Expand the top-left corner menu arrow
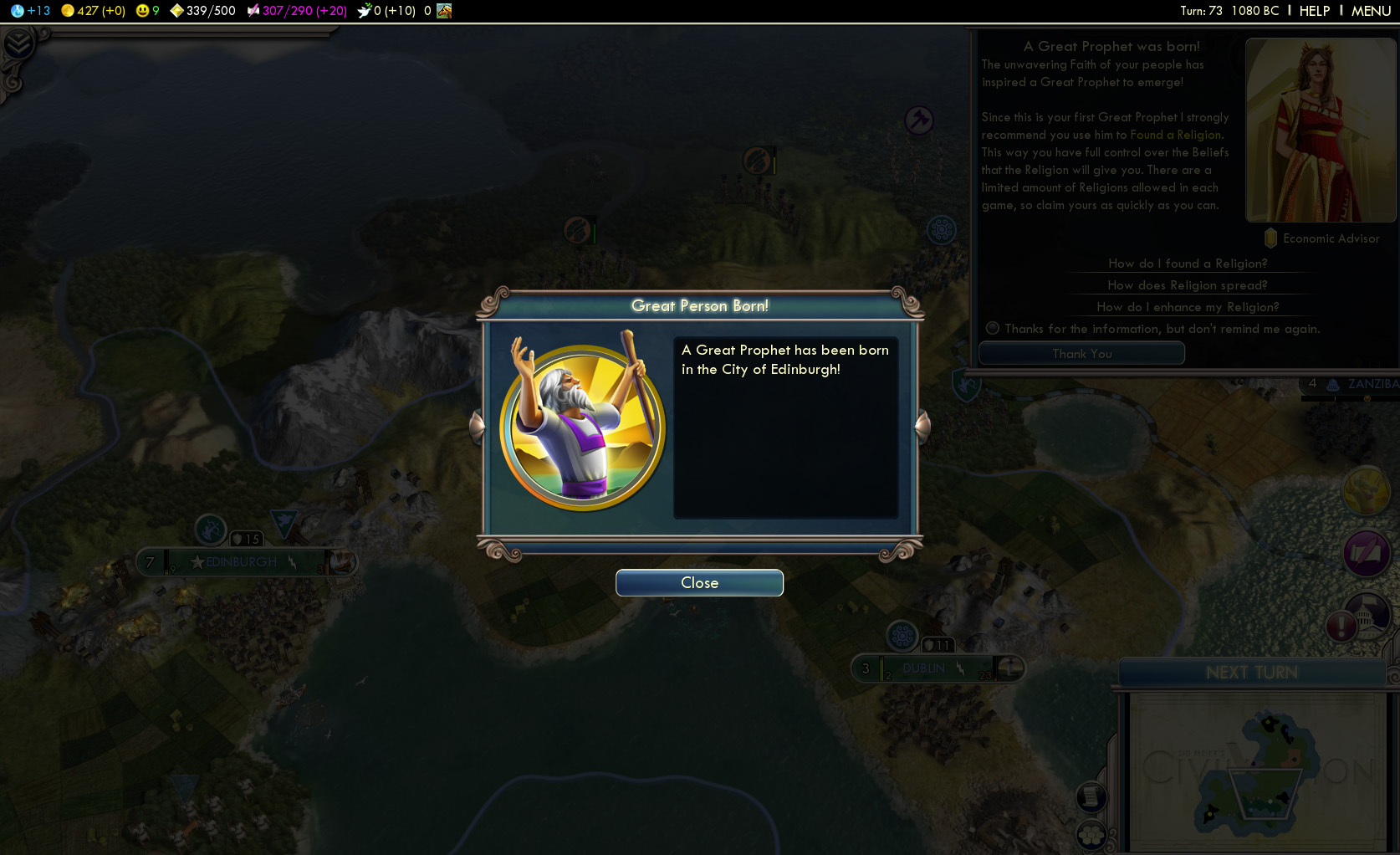 coord(18,44)
